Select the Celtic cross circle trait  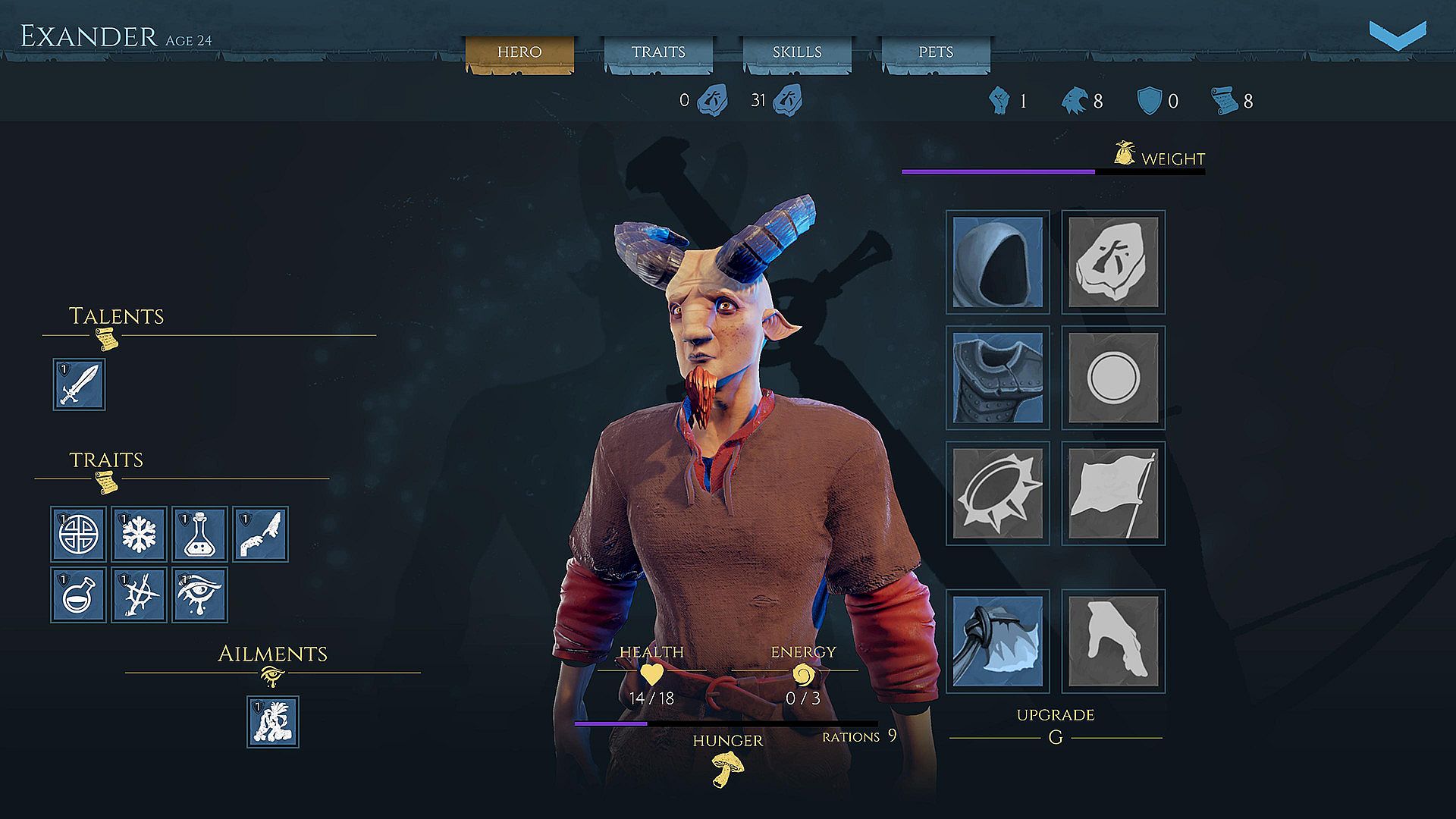tap(78, 533)
